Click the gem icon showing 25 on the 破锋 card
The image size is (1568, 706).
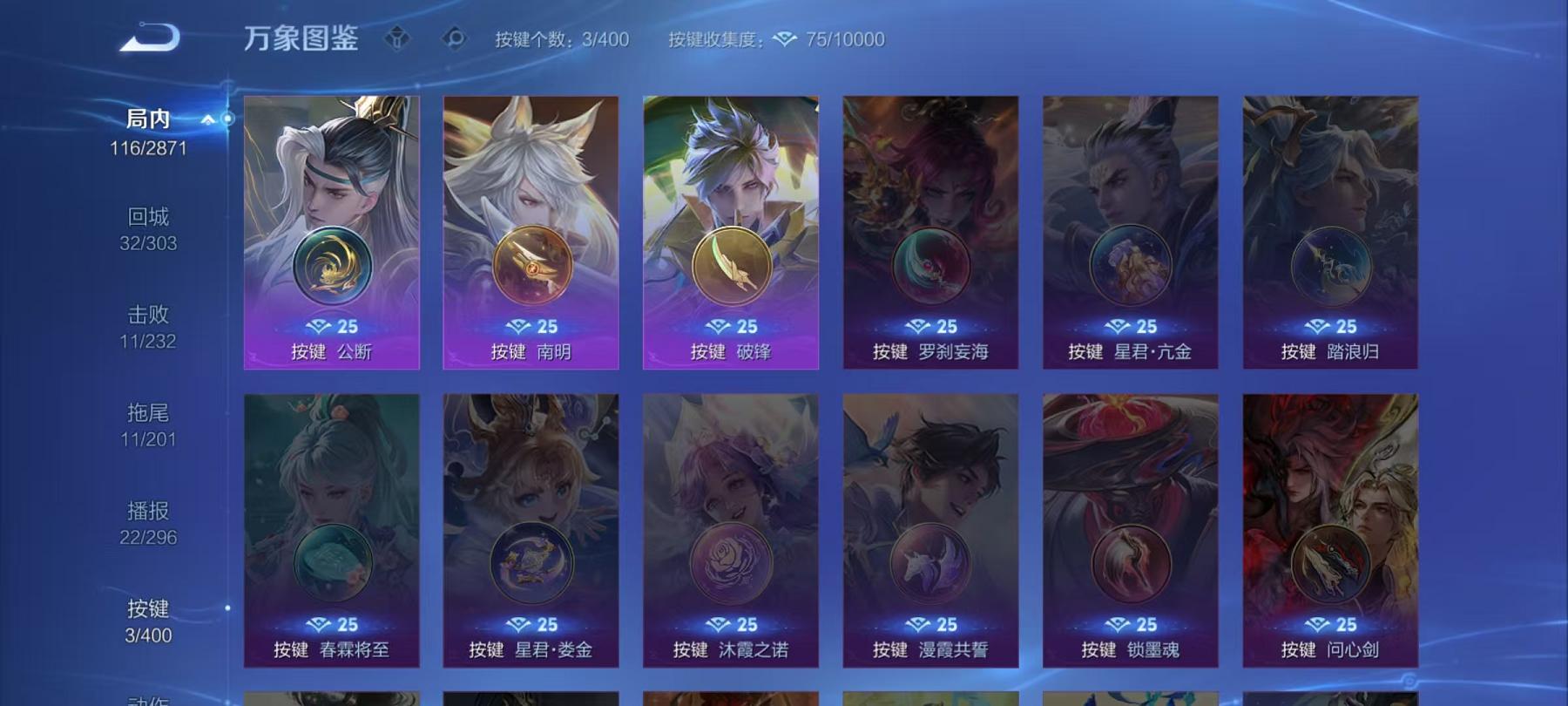[x=718, y=327]
